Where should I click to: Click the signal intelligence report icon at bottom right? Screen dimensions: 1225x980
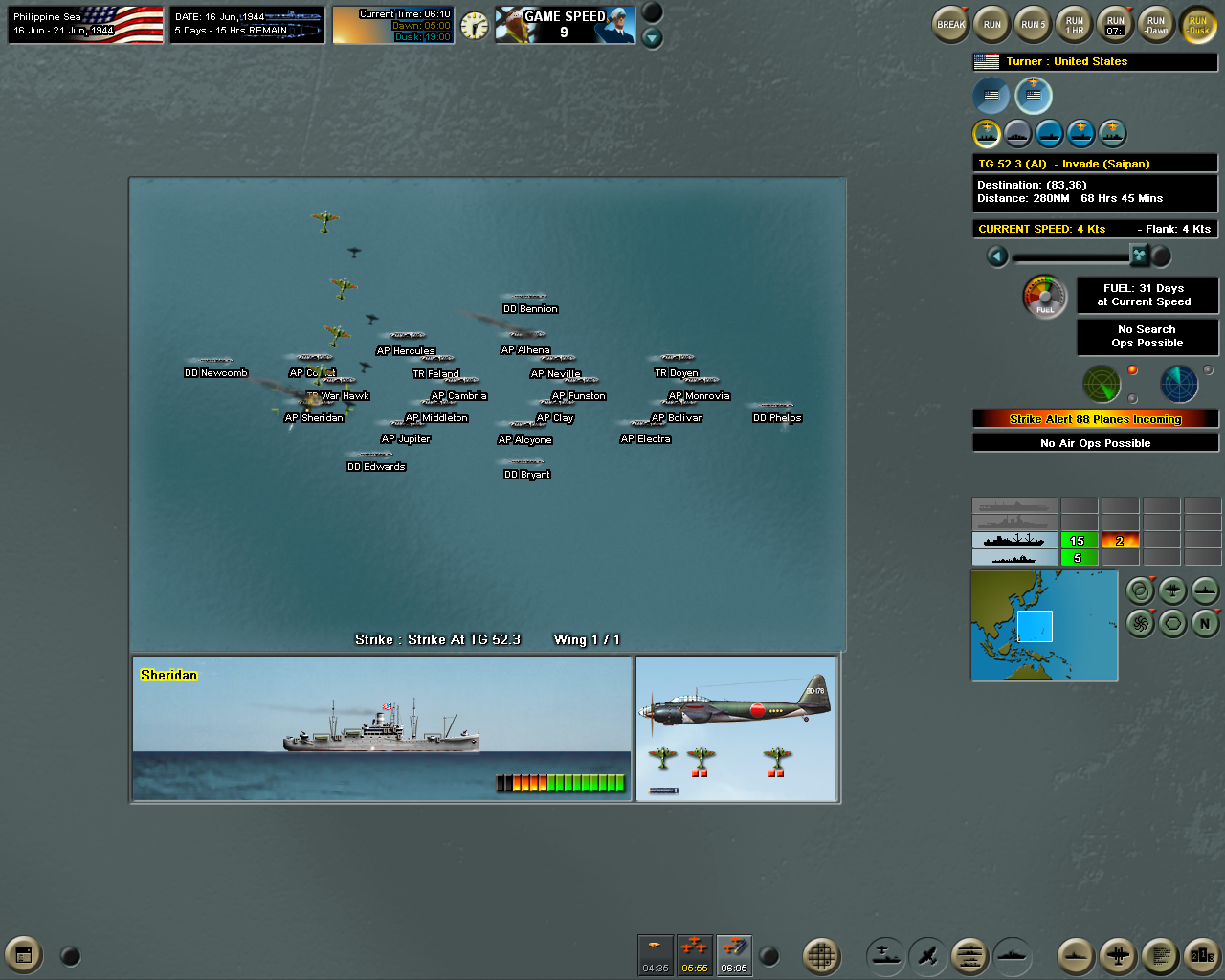coord(1161,955)
